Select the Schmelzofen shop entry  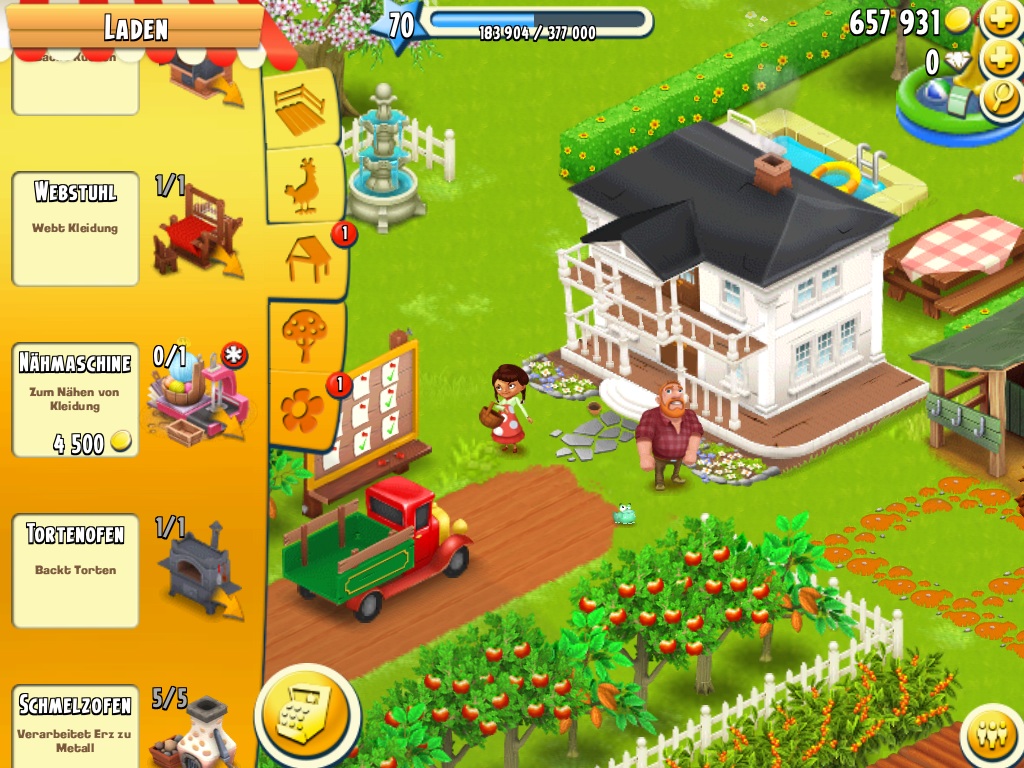point(76,725)
